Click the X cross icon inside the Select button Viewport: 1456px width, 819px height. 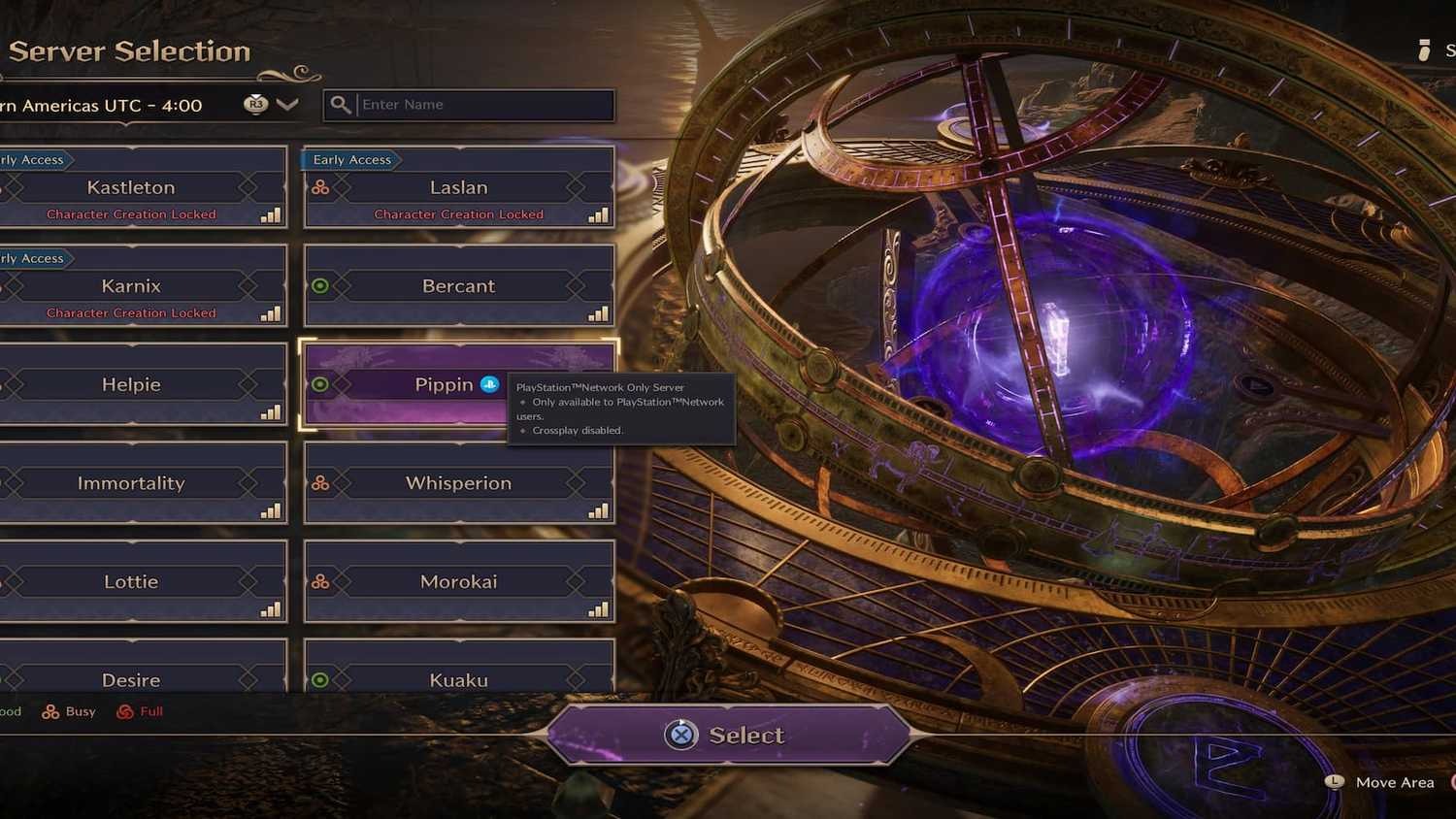tap(681, 736)
